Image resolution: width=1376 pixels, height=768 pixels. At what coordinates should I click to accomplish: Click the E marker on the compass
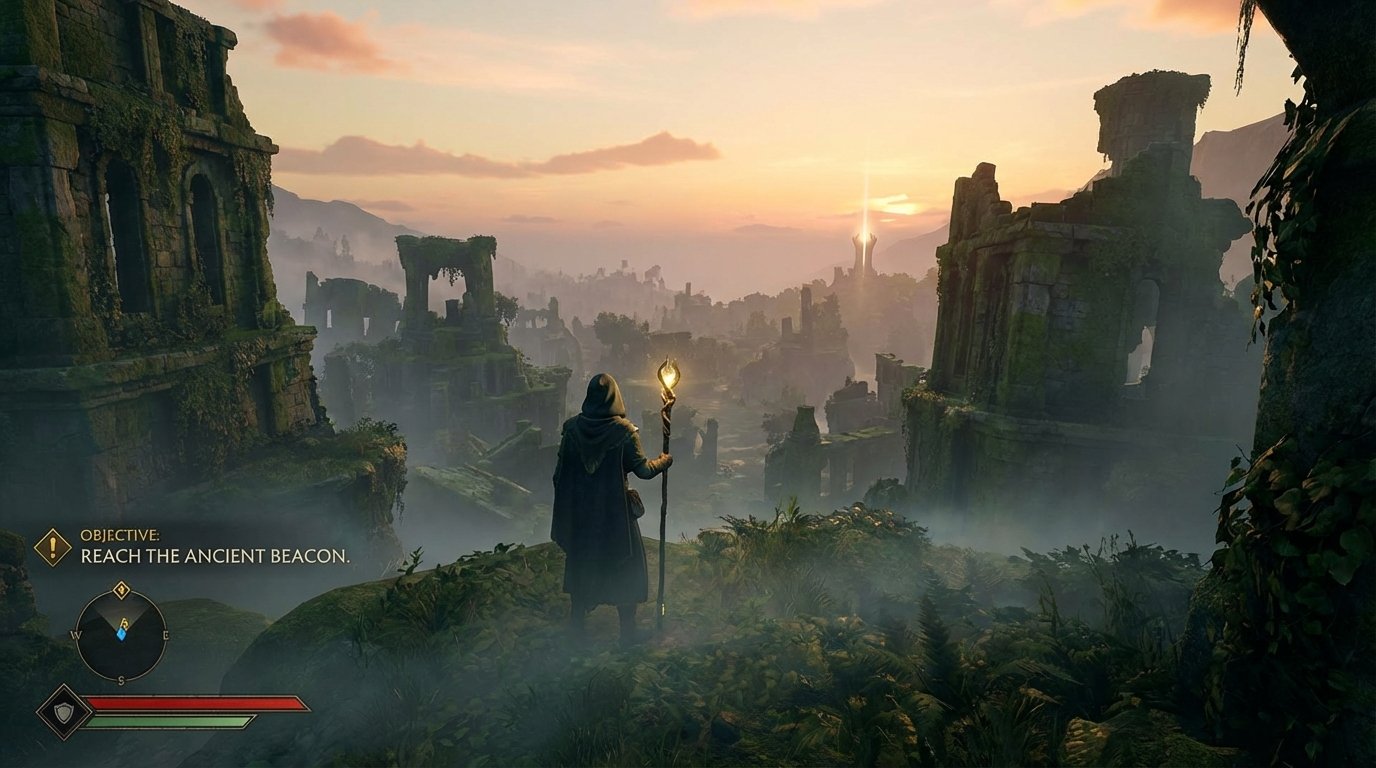[x=166, y=635]
